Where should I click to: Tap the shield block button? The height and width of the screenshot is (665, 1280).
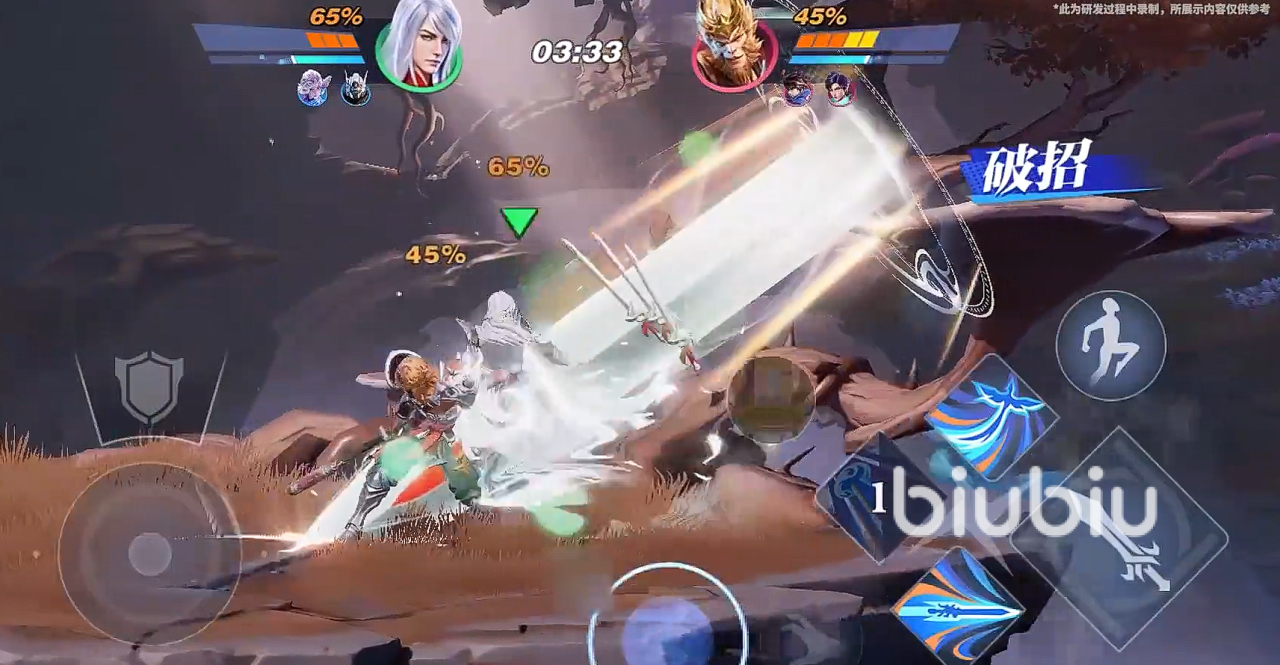tap(149, 386)
